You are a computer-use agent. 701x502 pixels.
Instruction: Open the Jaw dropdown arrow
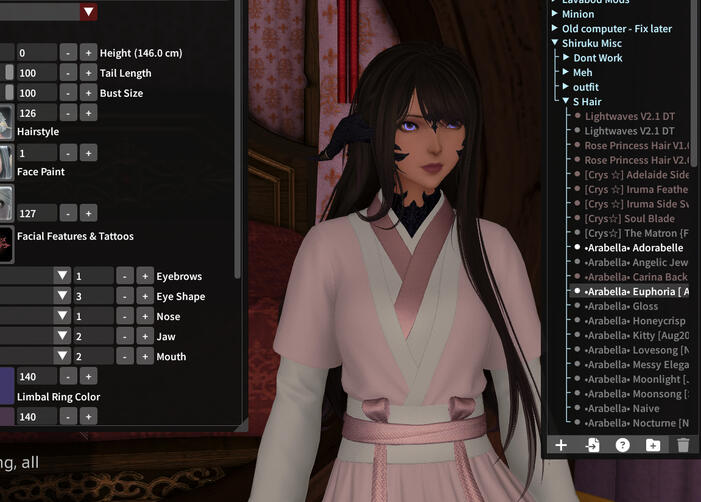point(62,336)
